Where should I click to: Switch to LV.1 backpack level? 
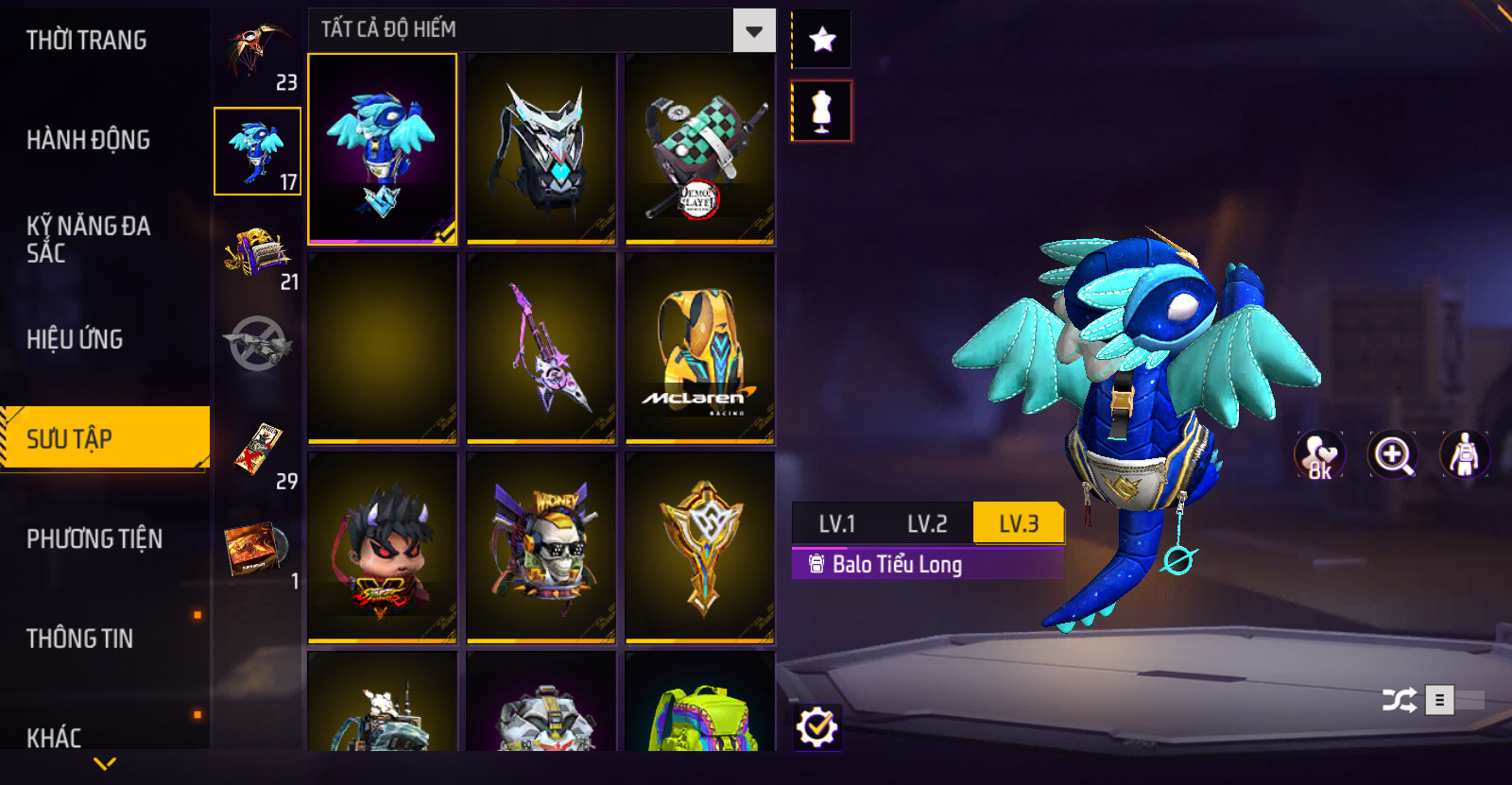tap(836, 523)
